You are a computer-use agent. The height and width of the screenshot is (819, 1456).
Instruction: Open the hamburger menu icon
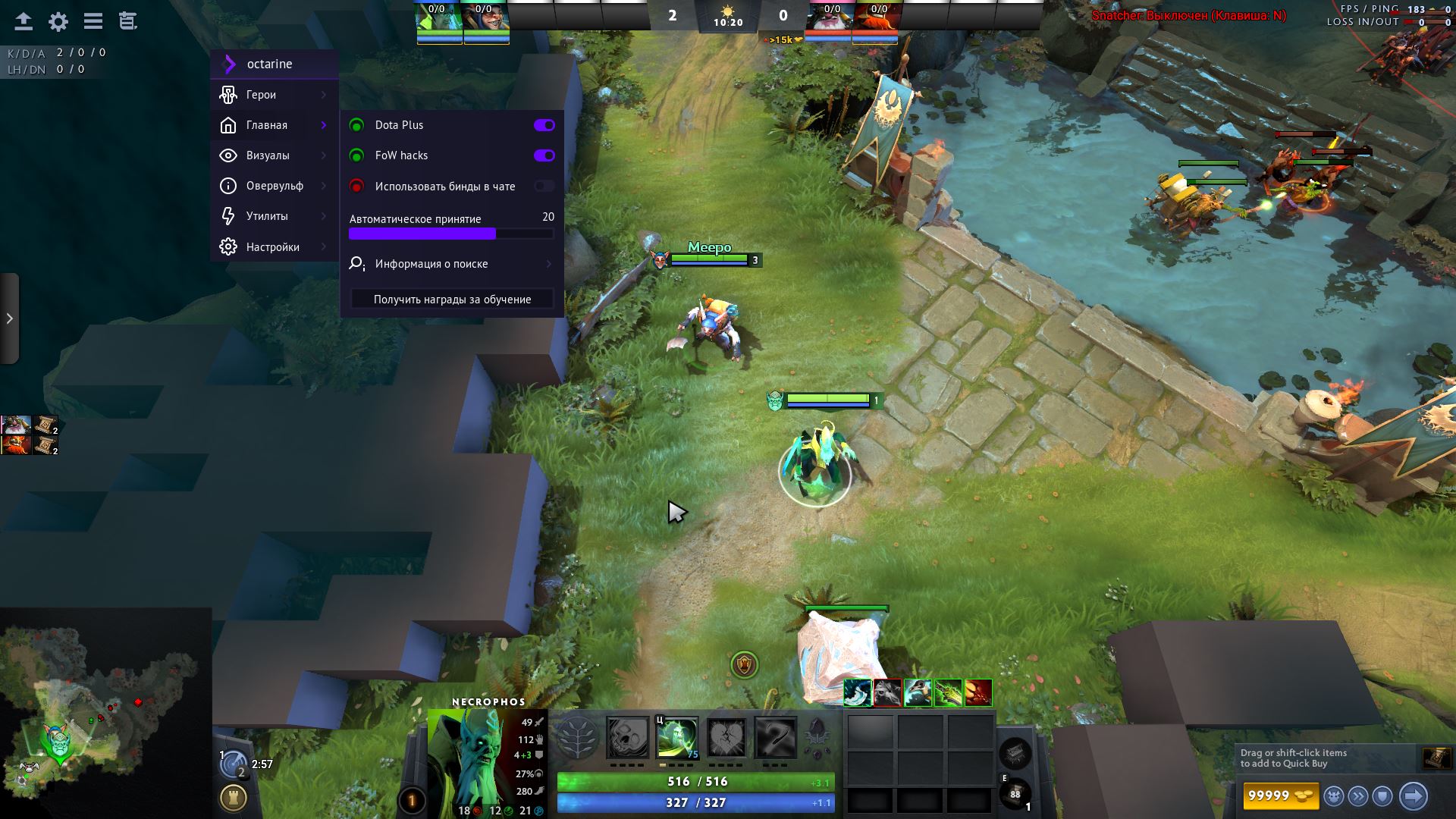93,21
